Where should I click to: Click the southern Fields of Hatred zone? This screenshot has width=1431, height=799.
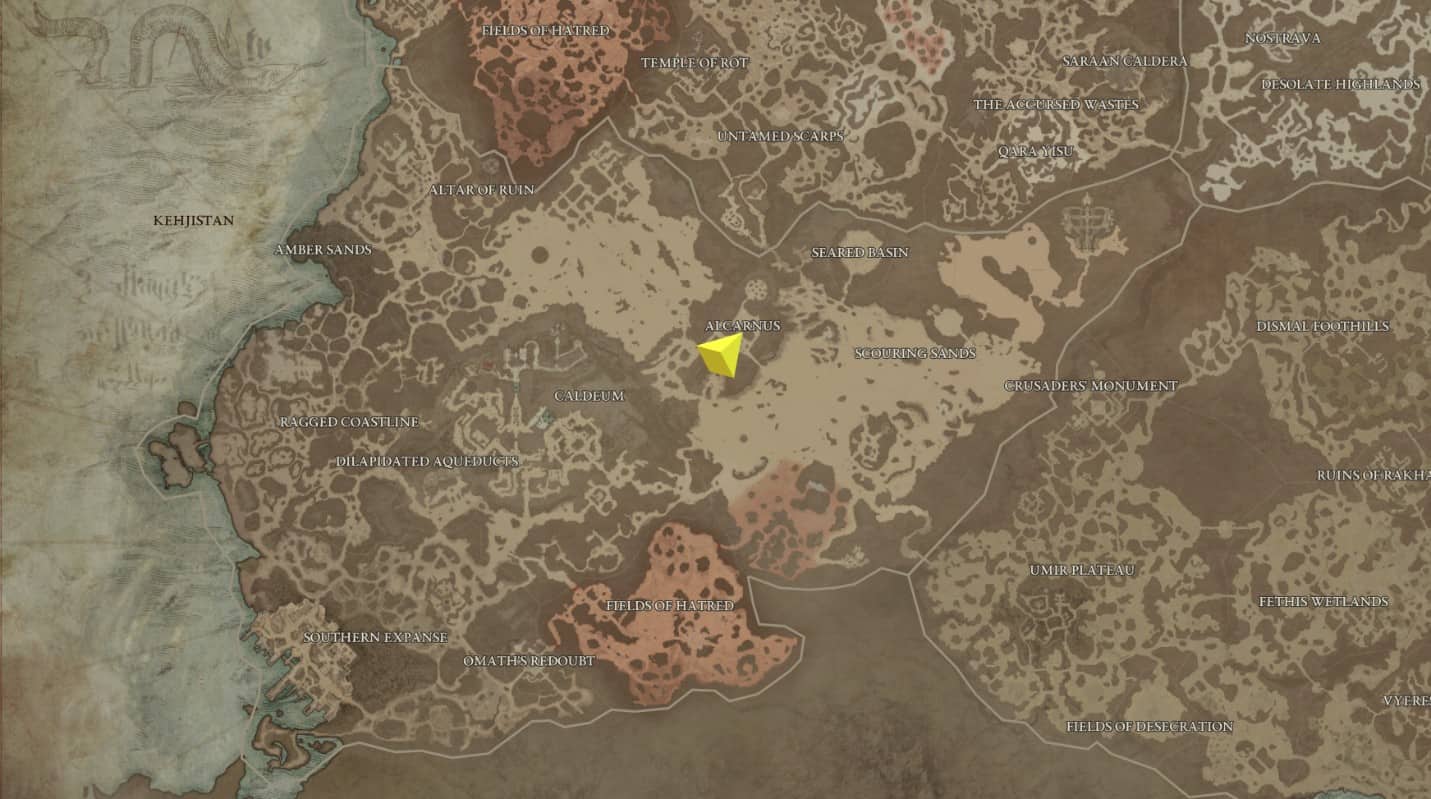[x=671, y=606]
